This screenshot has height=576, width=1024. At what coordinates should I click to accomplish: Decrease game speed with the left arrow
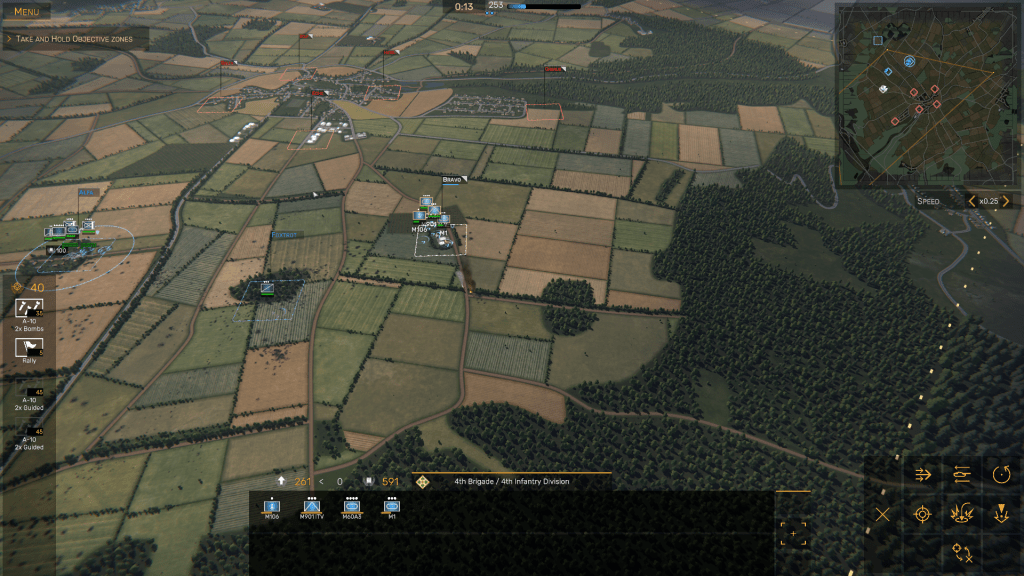pos(971,201)
